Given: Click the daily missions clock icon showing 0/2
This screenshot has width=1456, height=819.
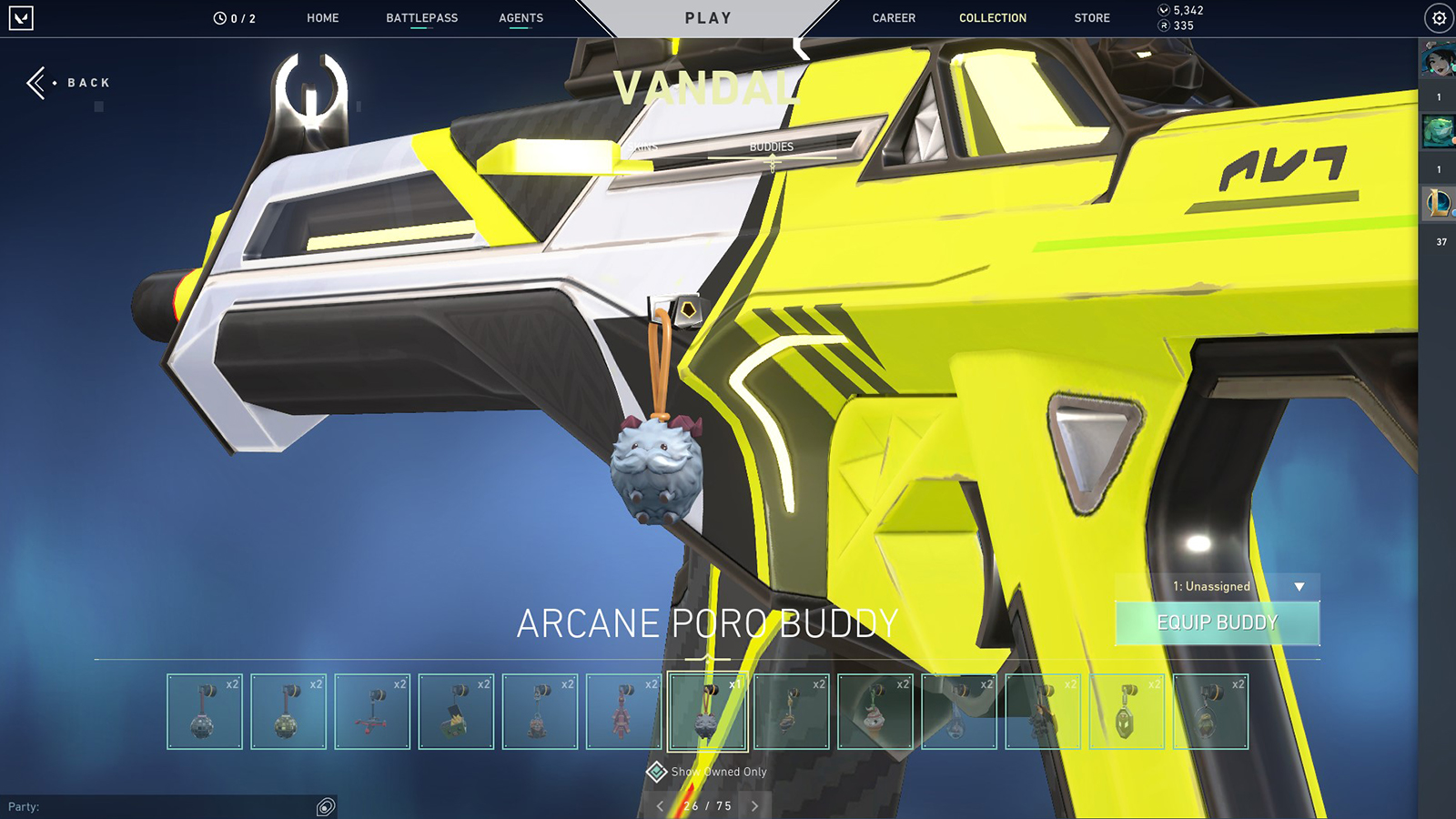Looking at the screenshot, I should [x=218, y=16].
